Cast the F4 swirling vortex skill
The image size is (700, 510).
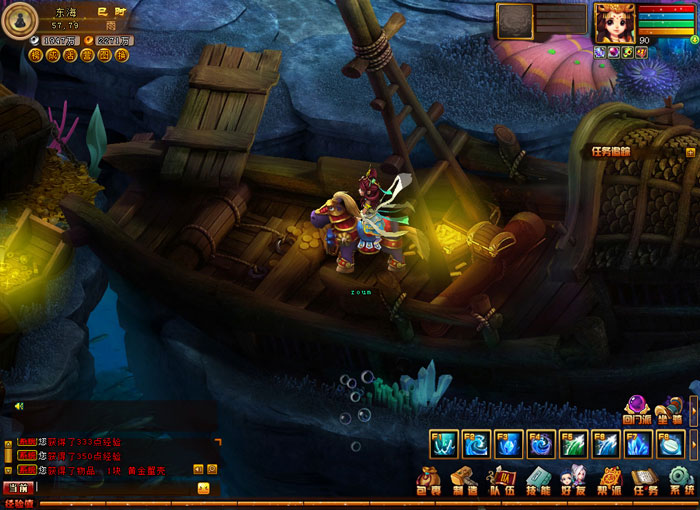click(541, 443)
